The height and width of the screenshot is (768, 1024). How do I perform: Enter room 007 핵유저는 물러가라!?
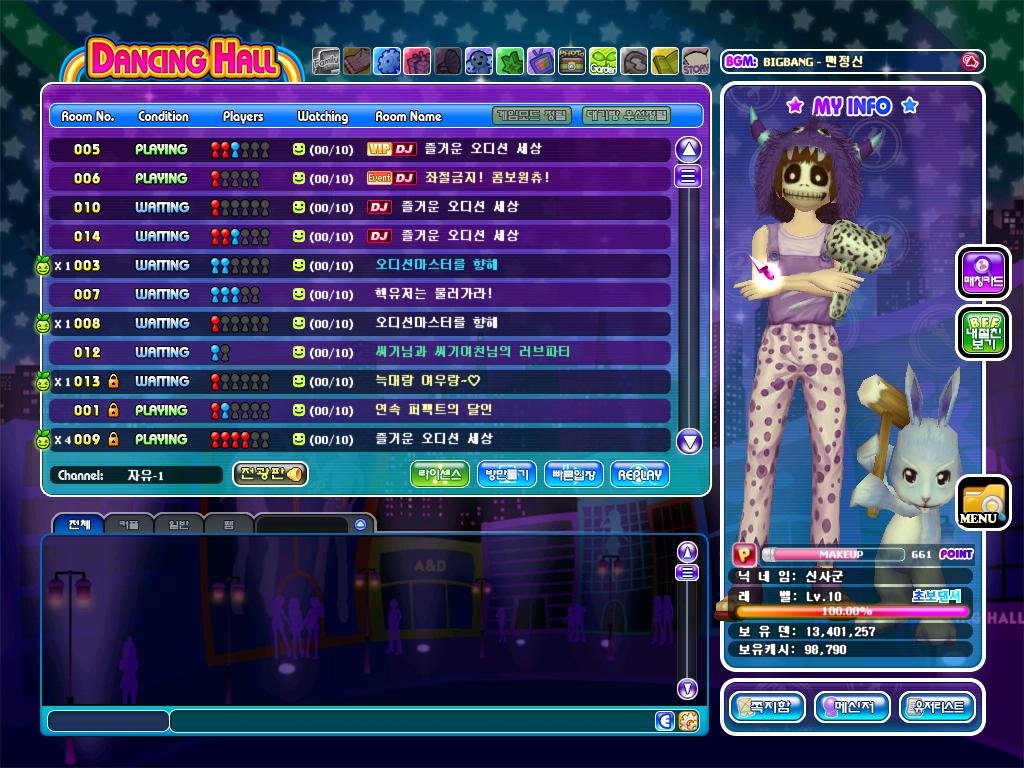pos(360,294)
